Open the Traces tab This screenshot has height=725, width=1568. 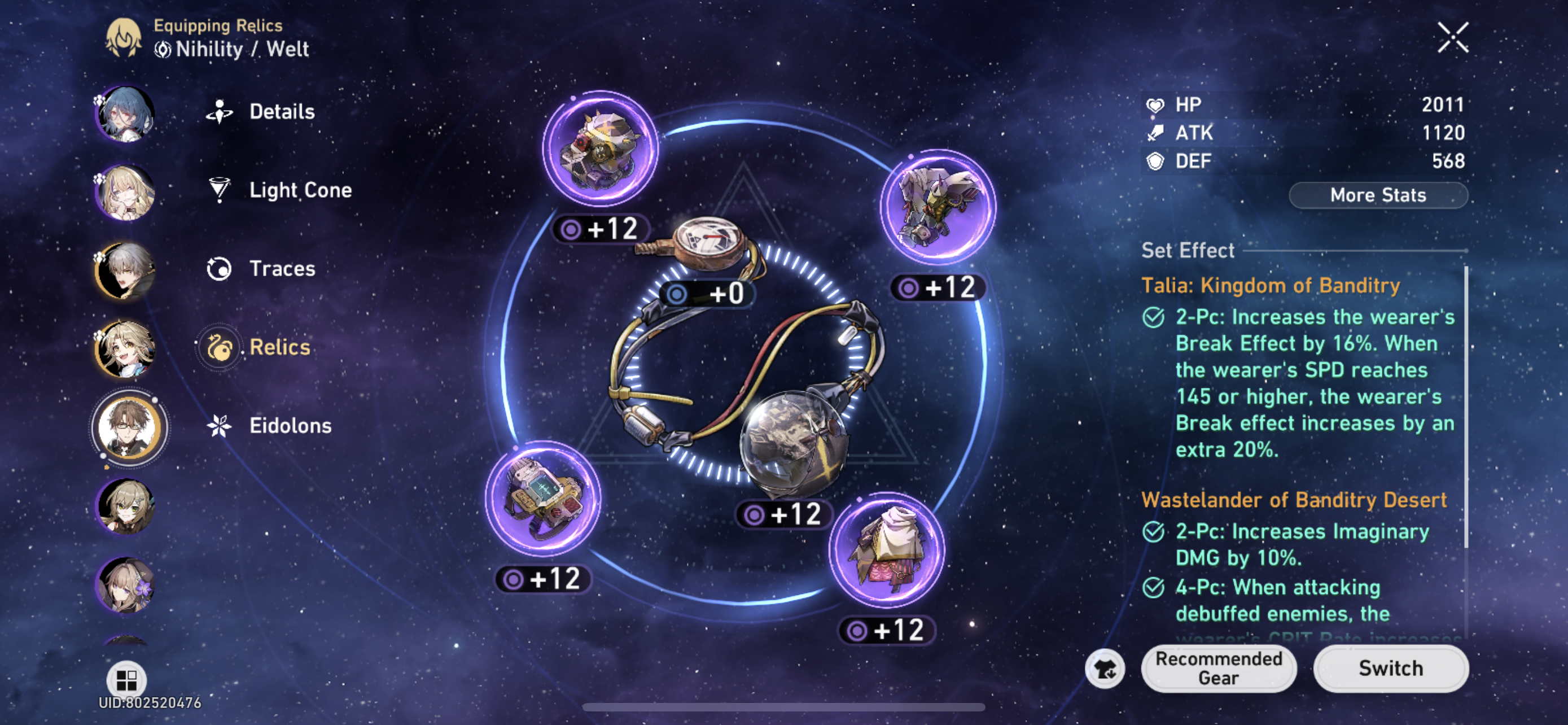[282, 268]
